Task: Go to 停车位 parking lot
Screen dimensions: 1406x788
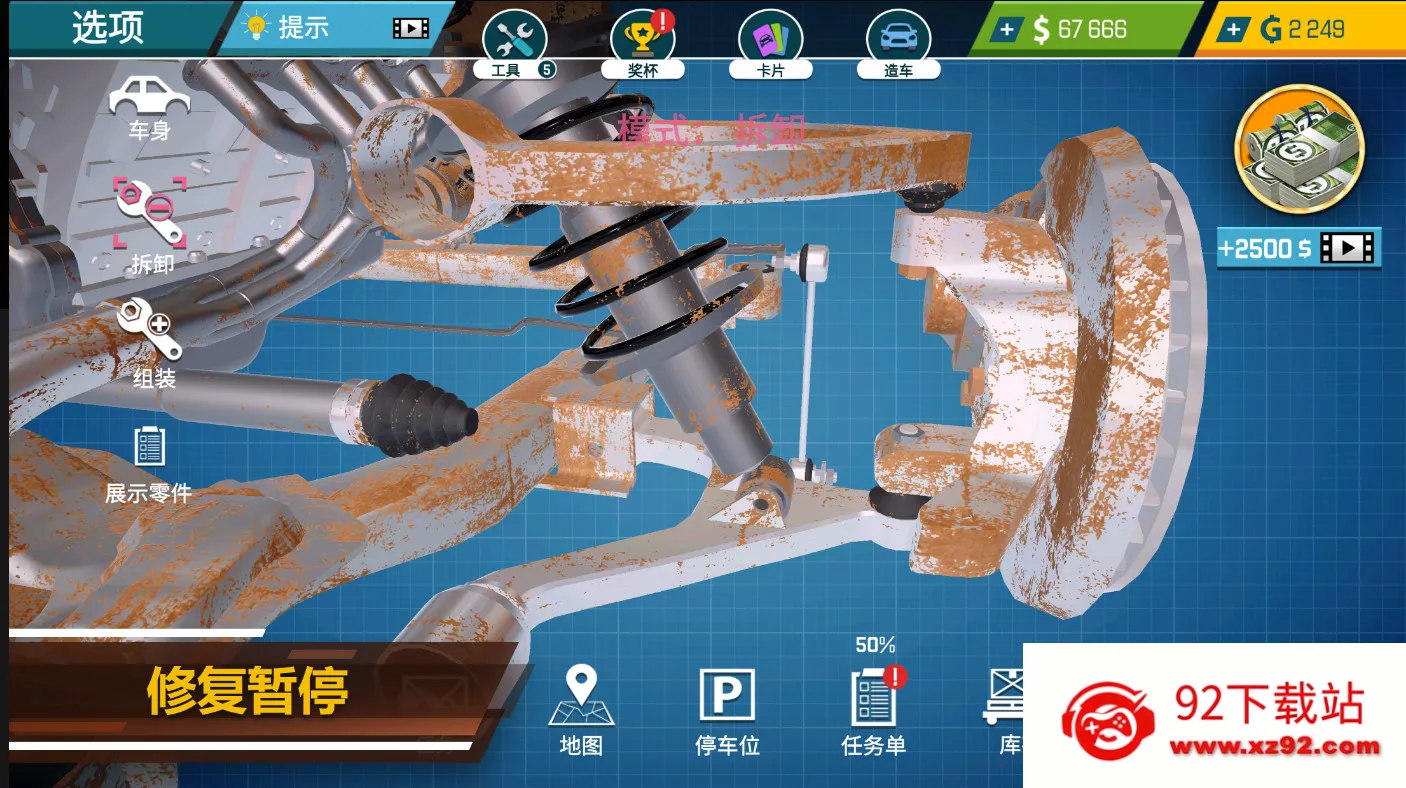Action: click(x=727, y=709)
